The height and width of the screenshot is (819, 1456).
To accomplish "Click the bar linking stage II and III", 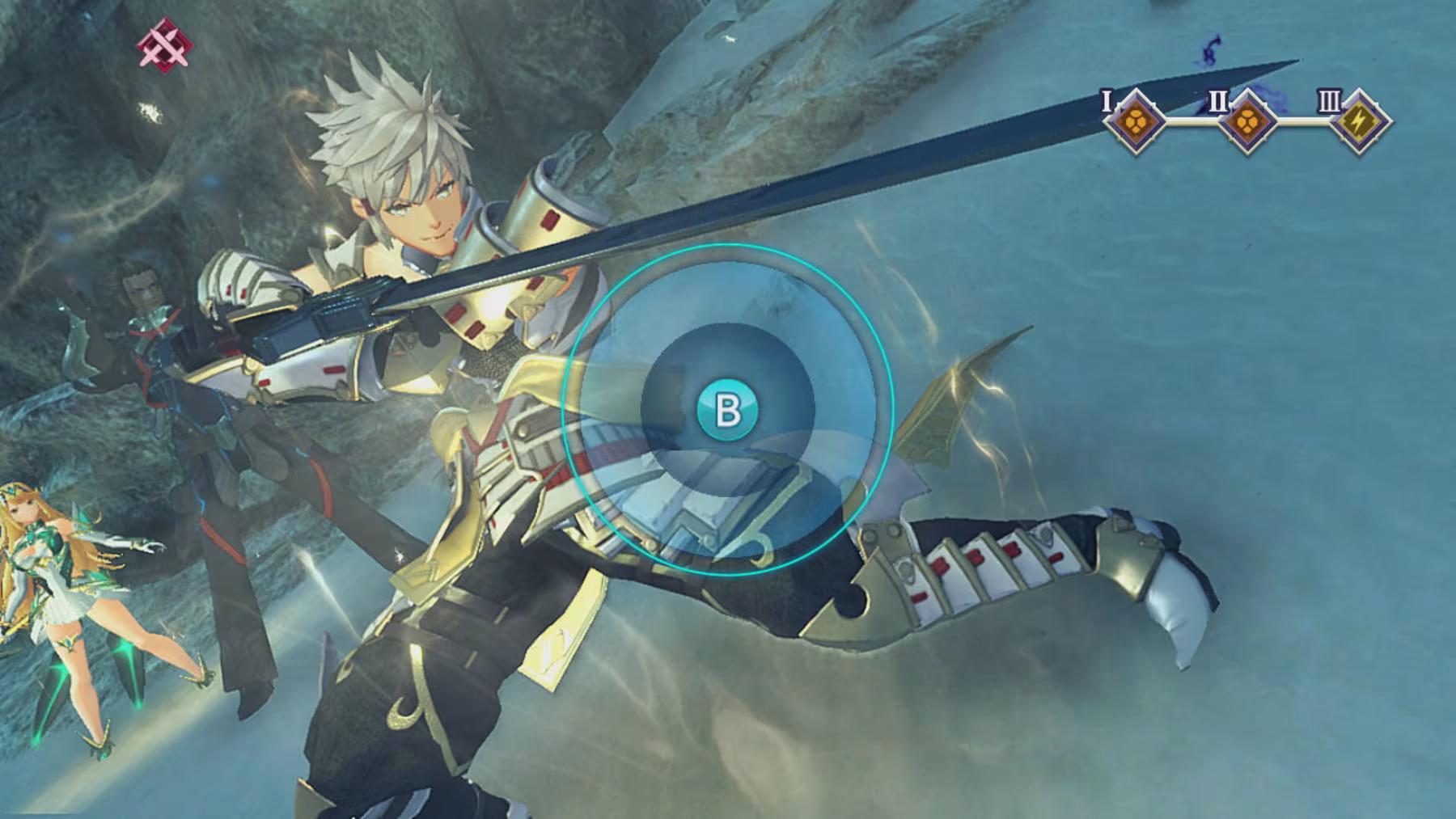I will 1304,121.
